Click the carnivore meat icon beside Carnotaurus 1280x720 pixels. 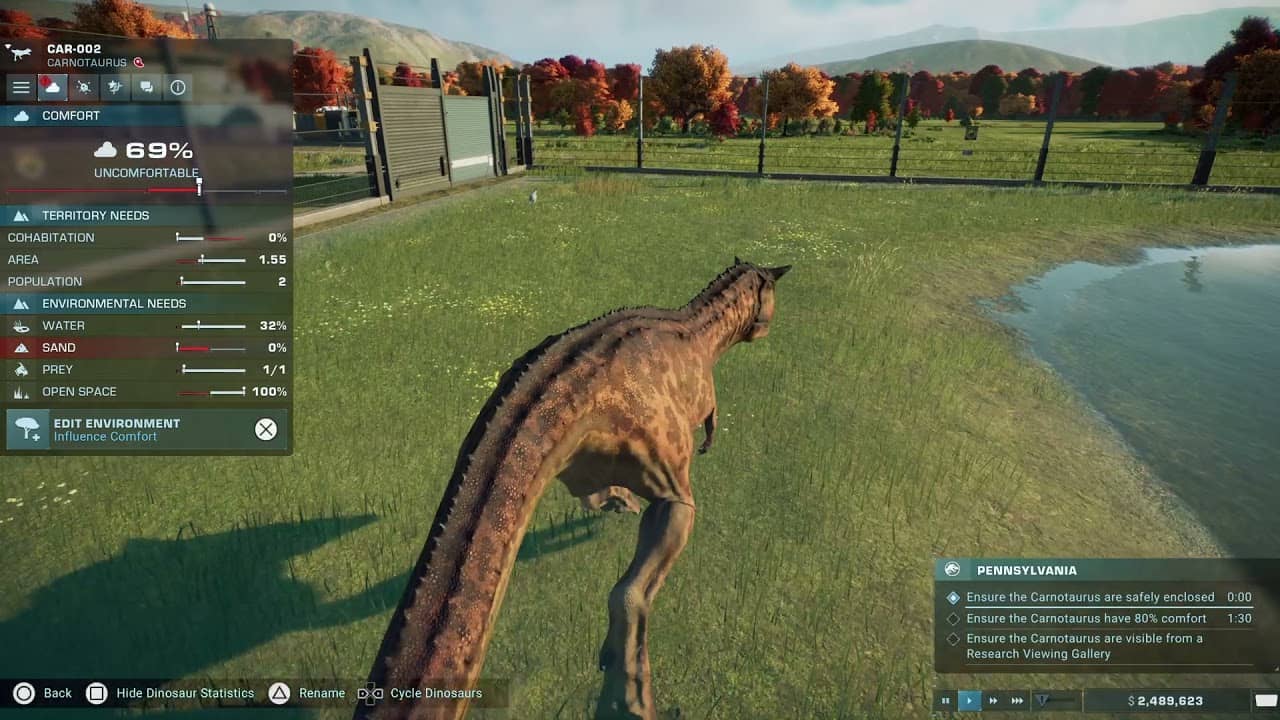(x=140, y=62)
